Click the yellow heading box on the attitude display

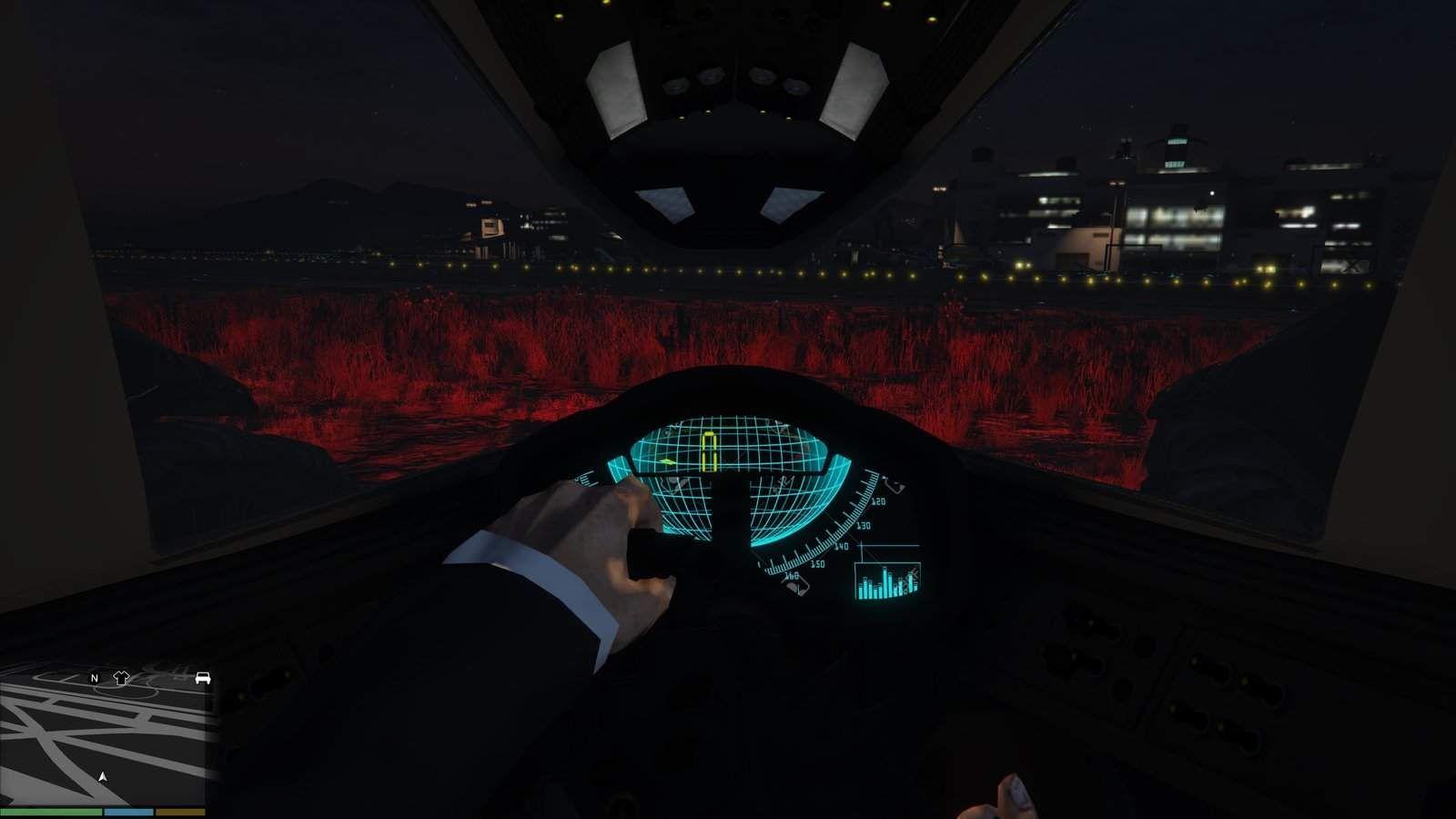click(x=709, y=450)
